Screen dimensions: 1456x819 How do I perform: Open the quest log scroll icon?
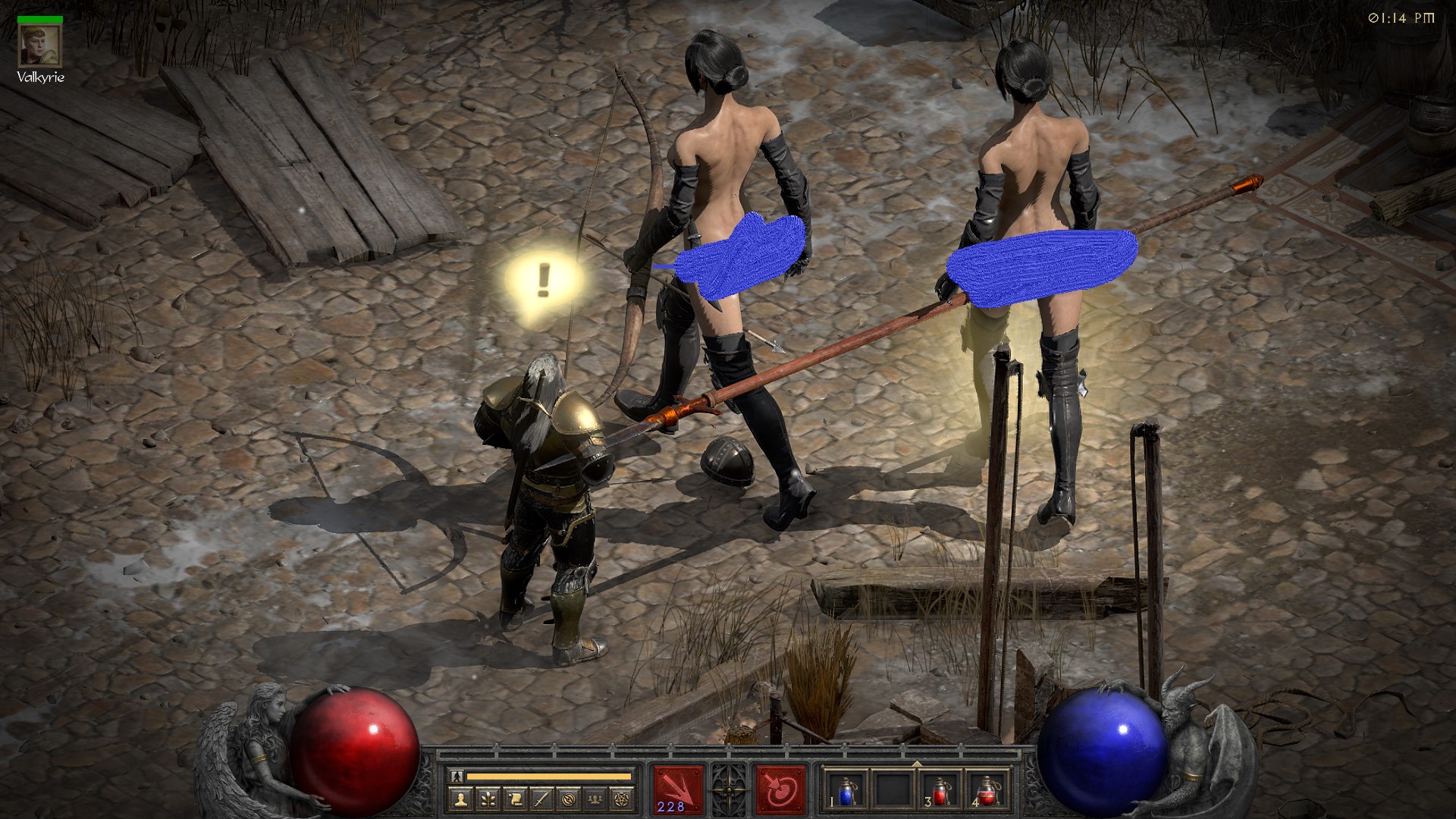(514, 799)
